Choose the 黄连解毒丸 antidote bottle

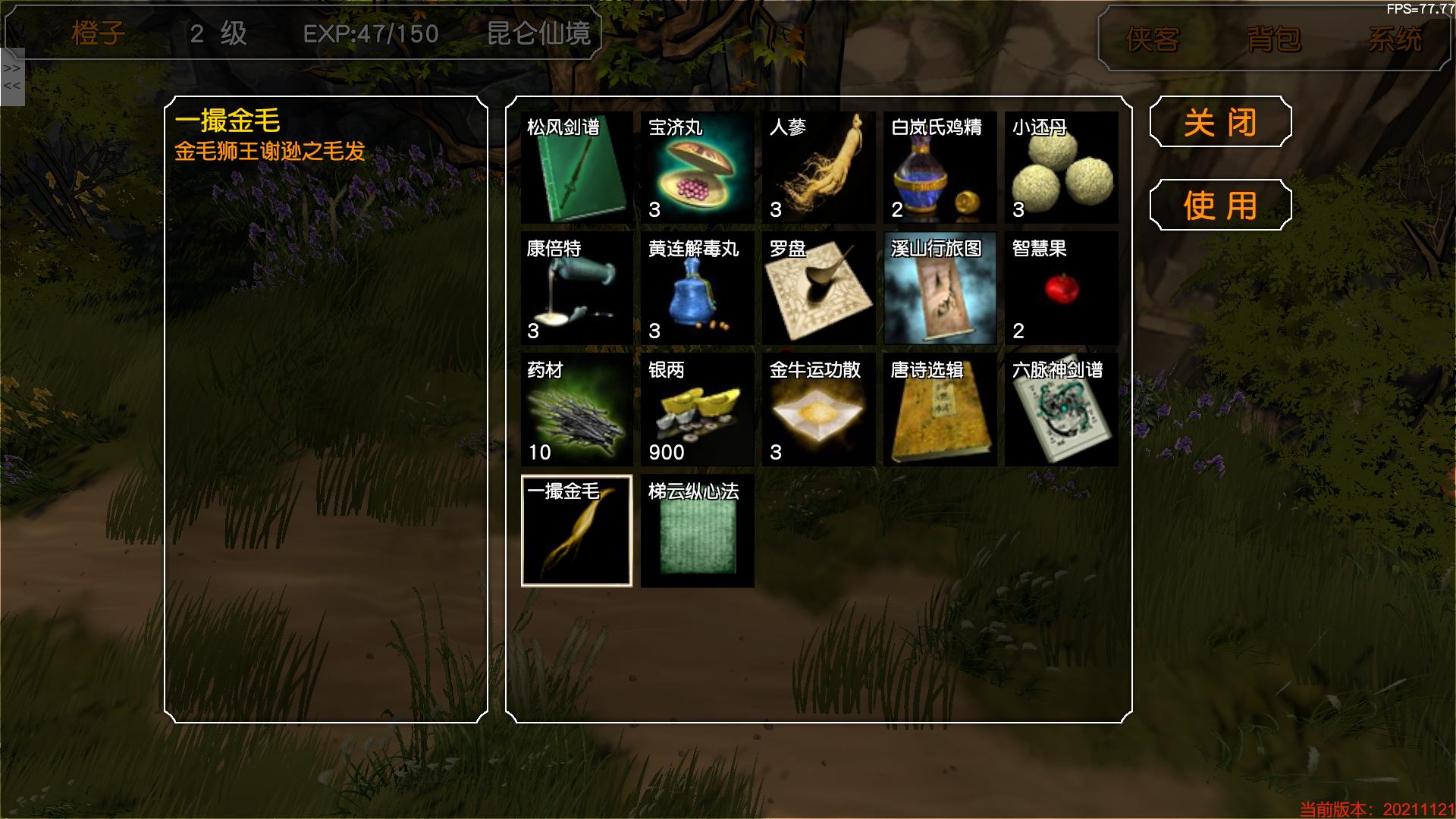(x=698, y=289)
